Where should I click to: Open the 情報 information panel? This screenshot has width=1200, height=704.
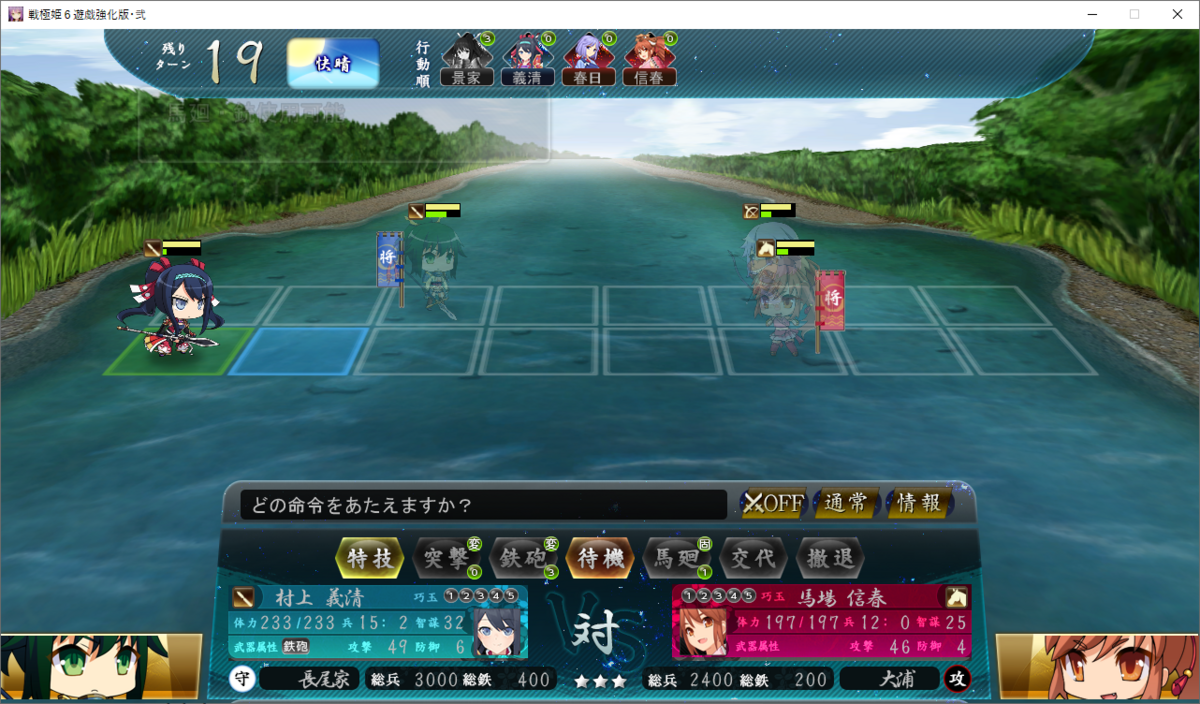(x=918, y=503)
